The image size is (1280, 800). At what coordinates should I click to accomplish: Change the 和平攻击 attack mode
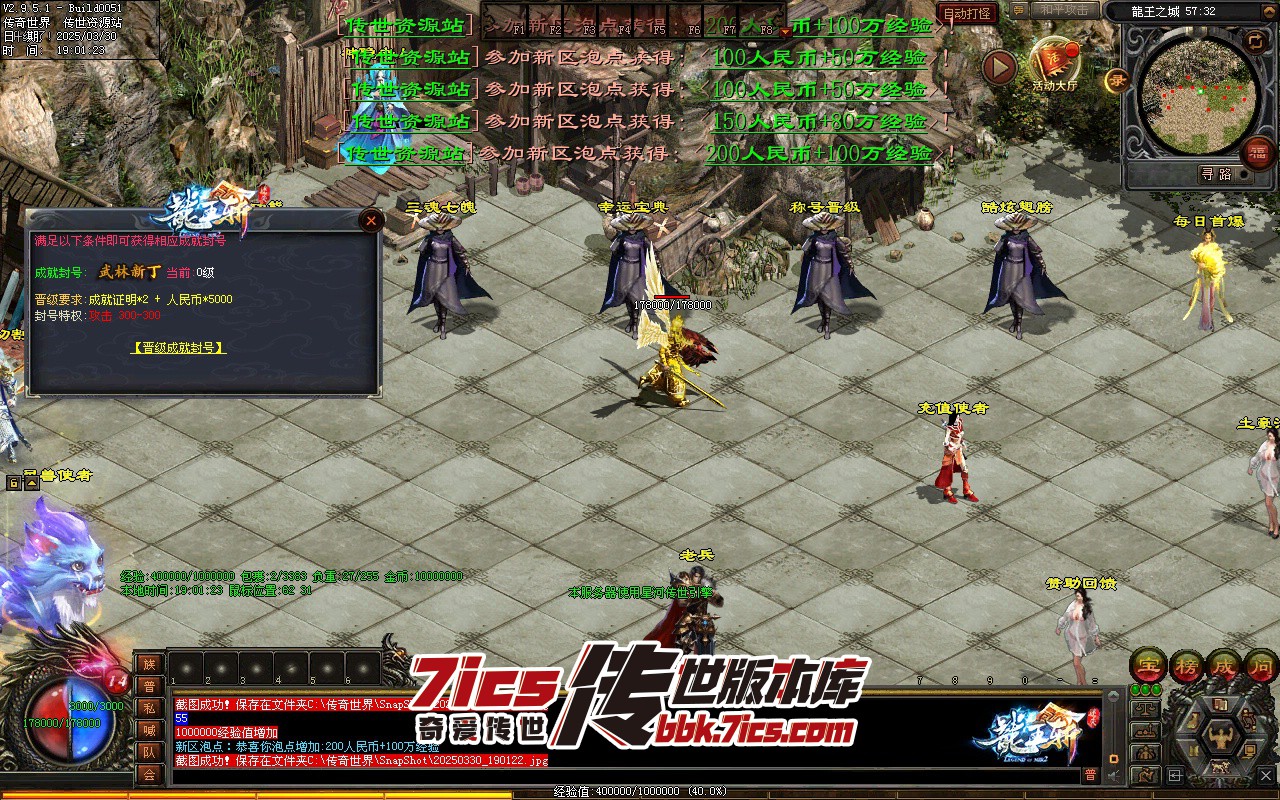[1061, 10]
